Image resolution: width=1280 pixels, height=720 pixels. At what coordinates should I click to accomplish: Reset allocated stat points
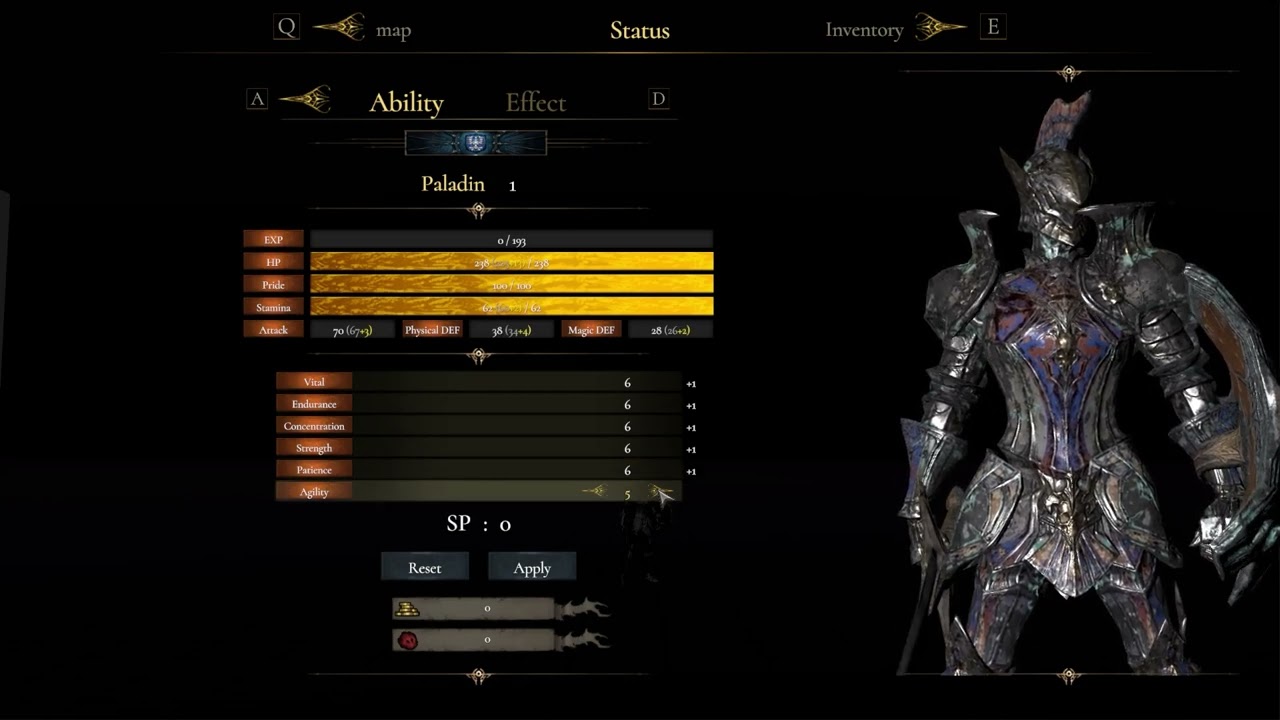[425, 568]
